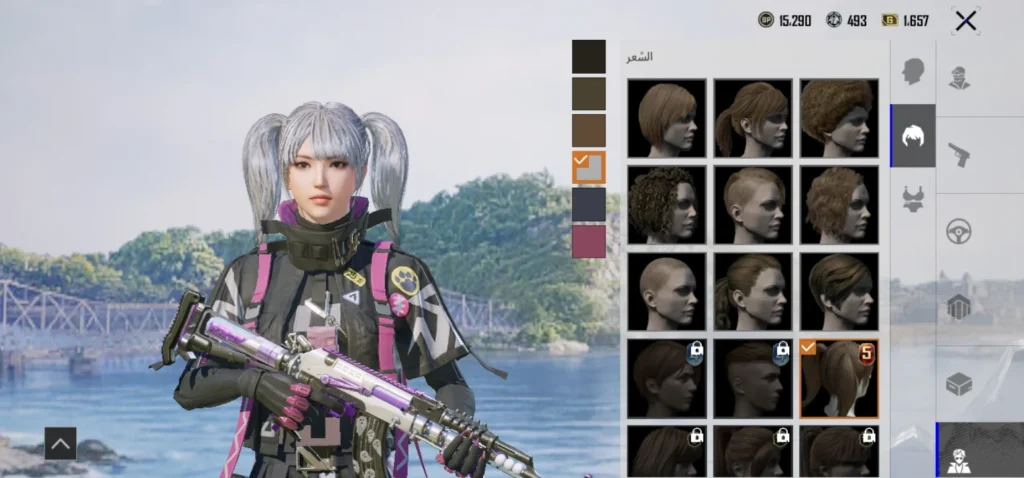Open the hair tab with the wig icon
The width and height of the screenshot is (1024, 478).
(x=912, y=136)
